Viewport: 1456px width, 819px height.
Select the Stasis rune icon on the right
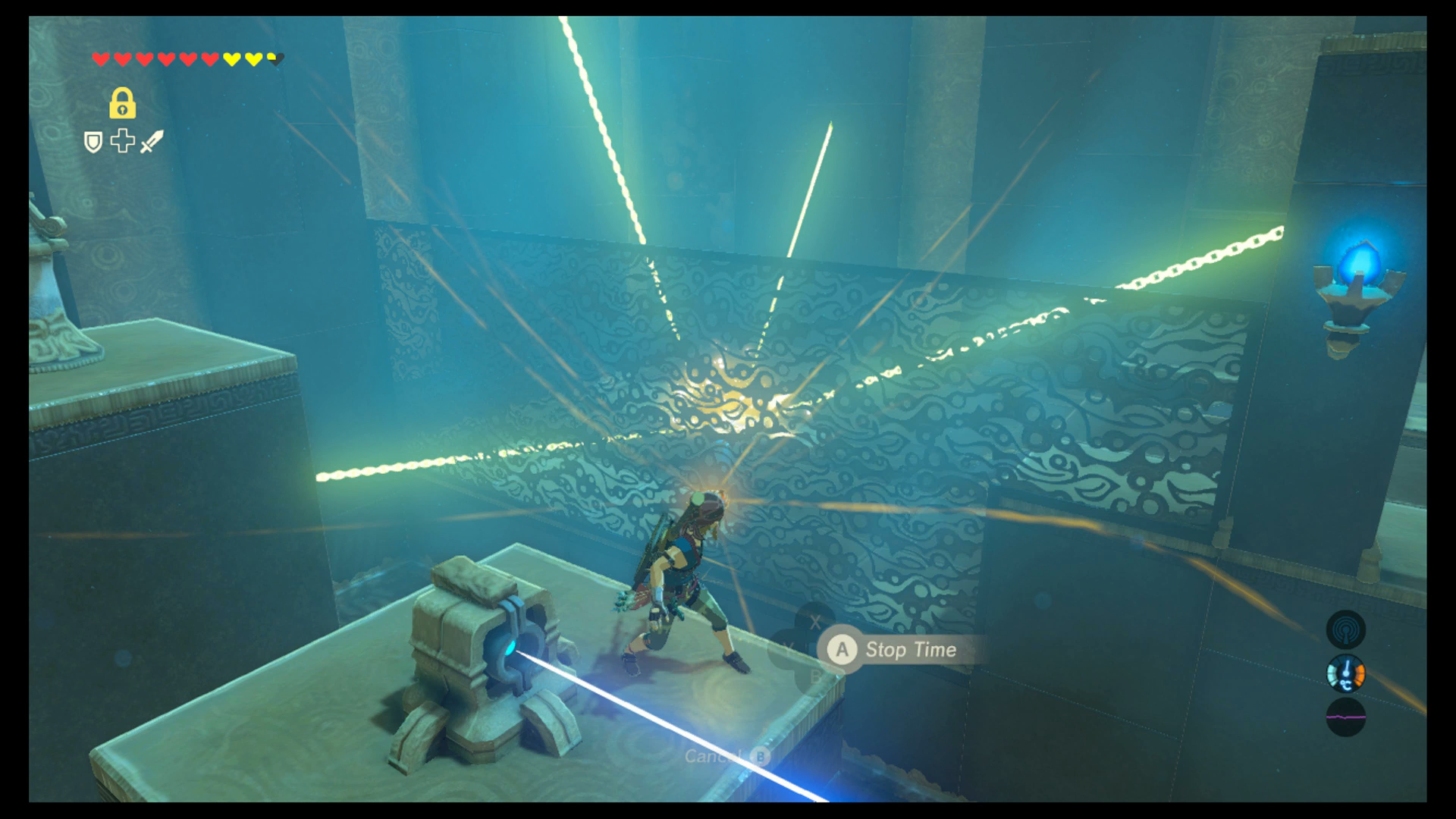coord(1347,629)
